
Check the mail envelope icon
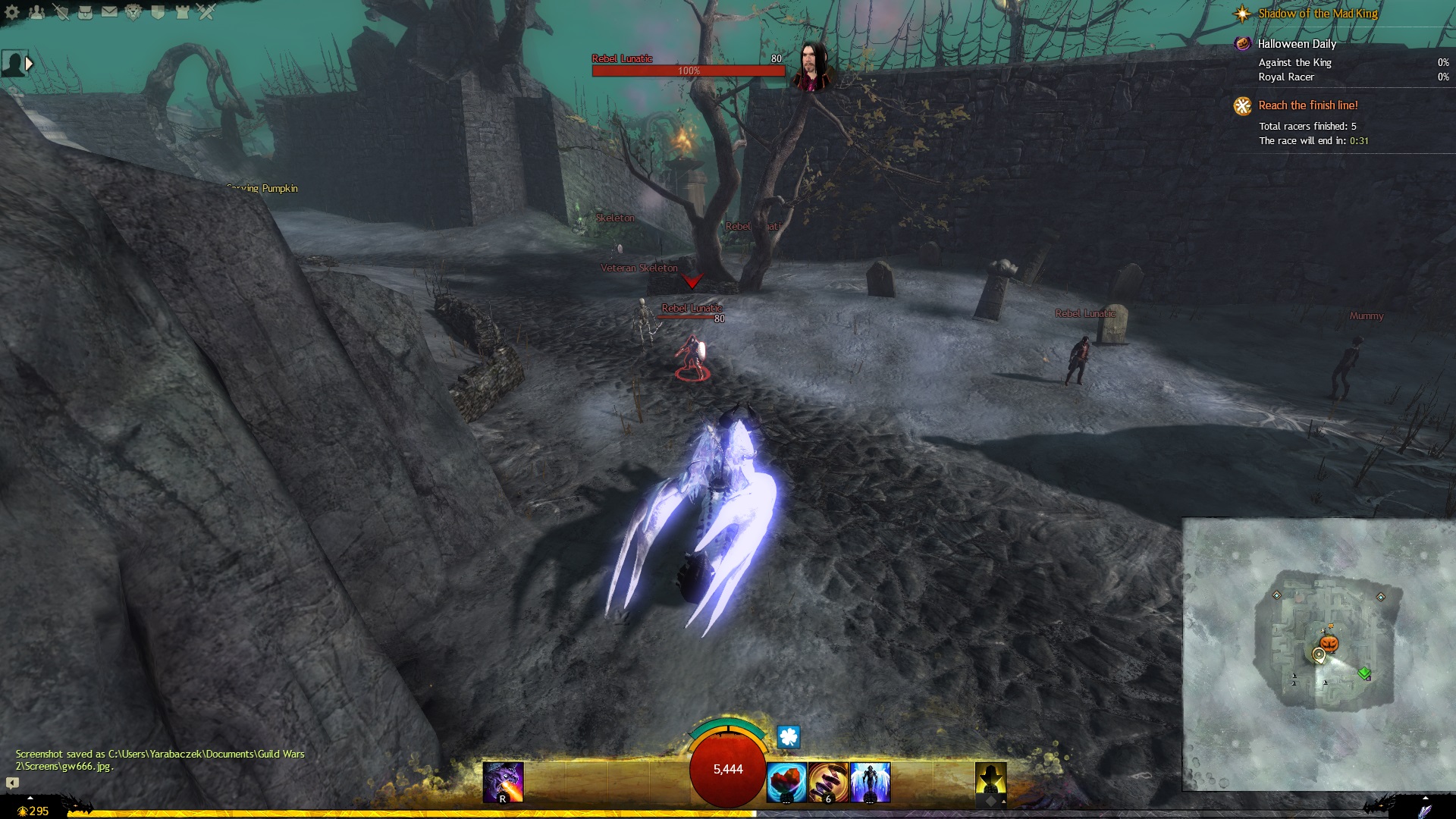(109, 12)
